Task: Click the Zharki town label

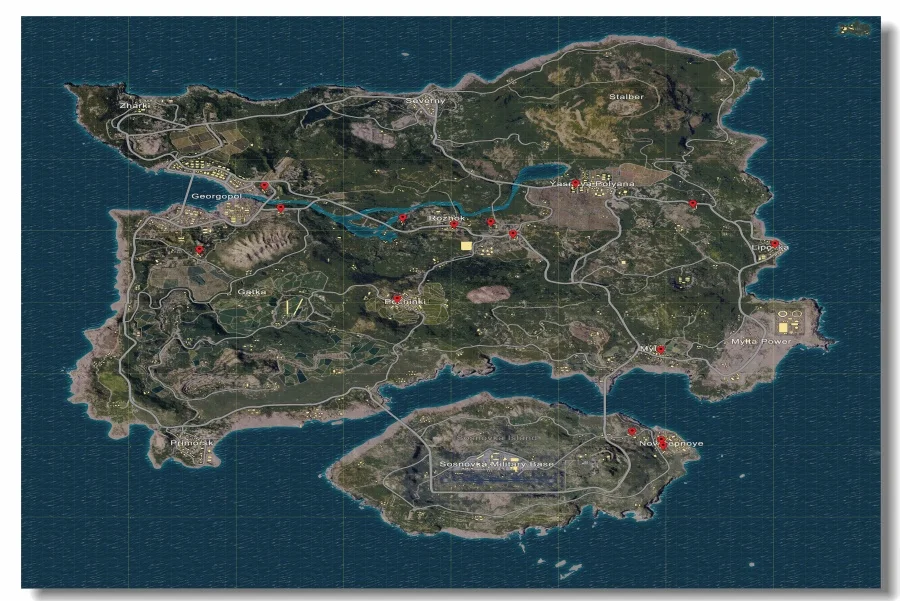Action: pyautogui.click(x=131, y=105)
